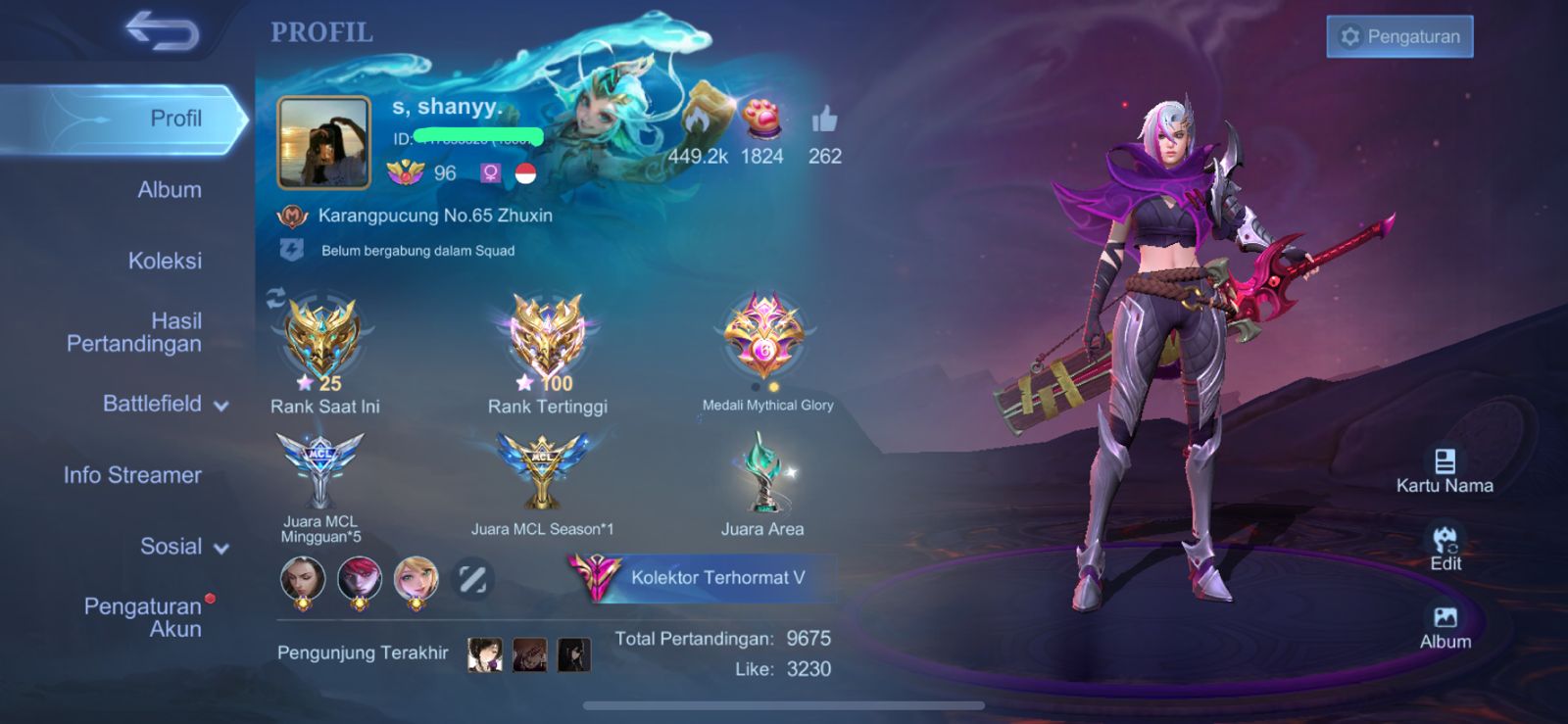1568x724 pixels.
Task: Select the Rank Tertinggi emblem
Action: click(547, 339)
